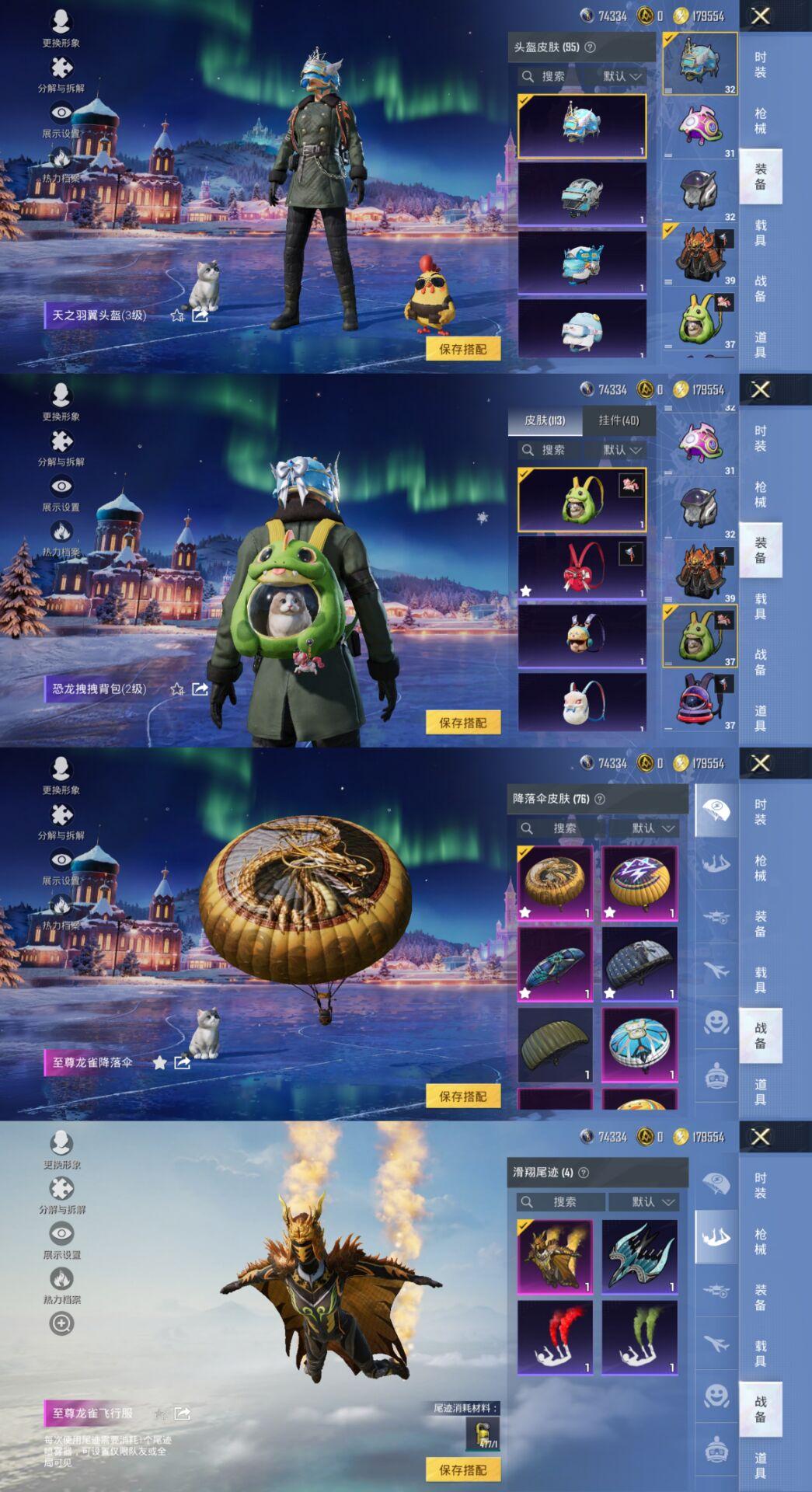
Task: Open the 尾迹消耗材料 trail material item
Action: point(483,1434)
